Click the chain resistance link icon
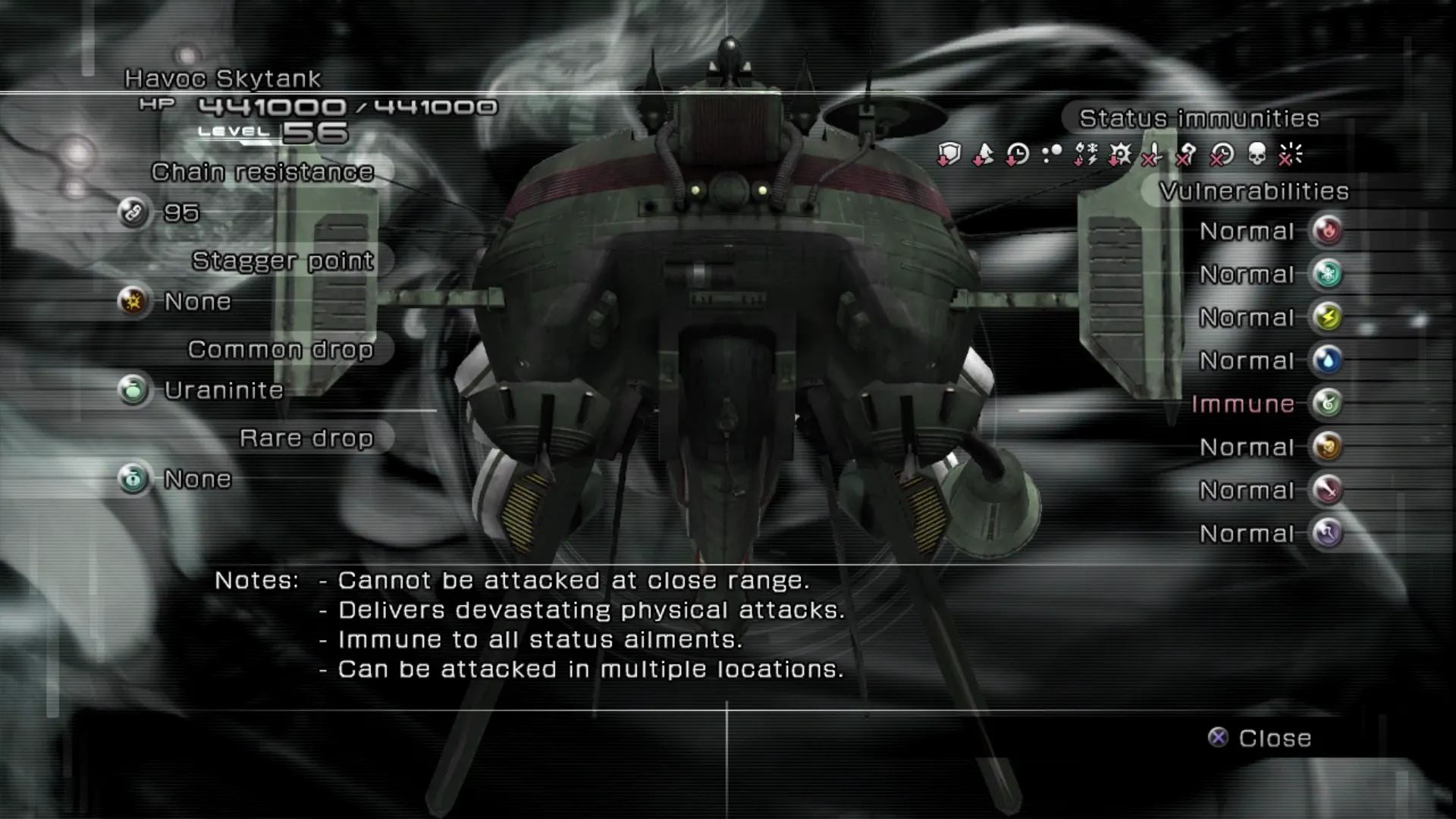The height and width of the screenshot is (819, 1456). point(133,213)
